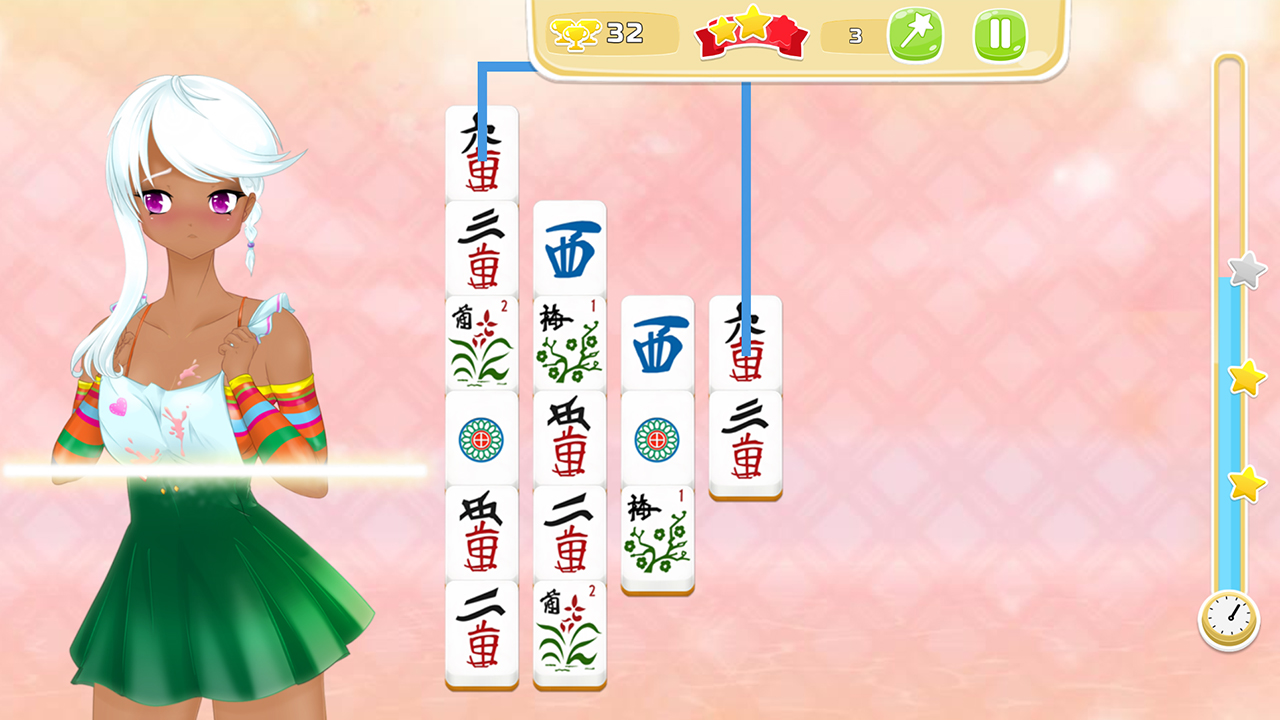Click the gray star on the progress bar
Screen dimensions: 1280x720
coord(1245,269)
